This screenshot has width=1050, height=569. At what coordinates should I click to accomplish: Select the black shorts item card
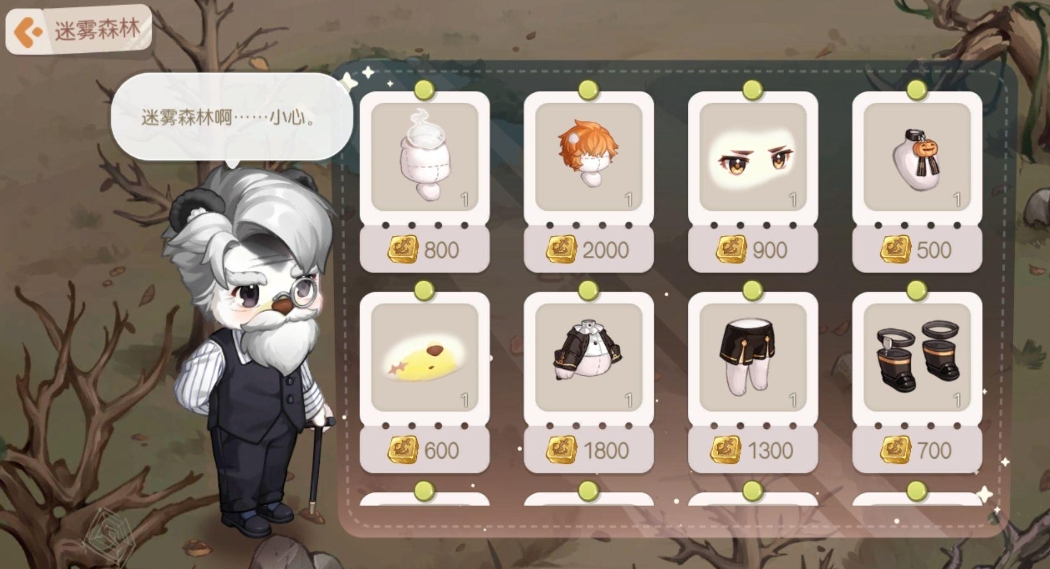pos(752,357)
